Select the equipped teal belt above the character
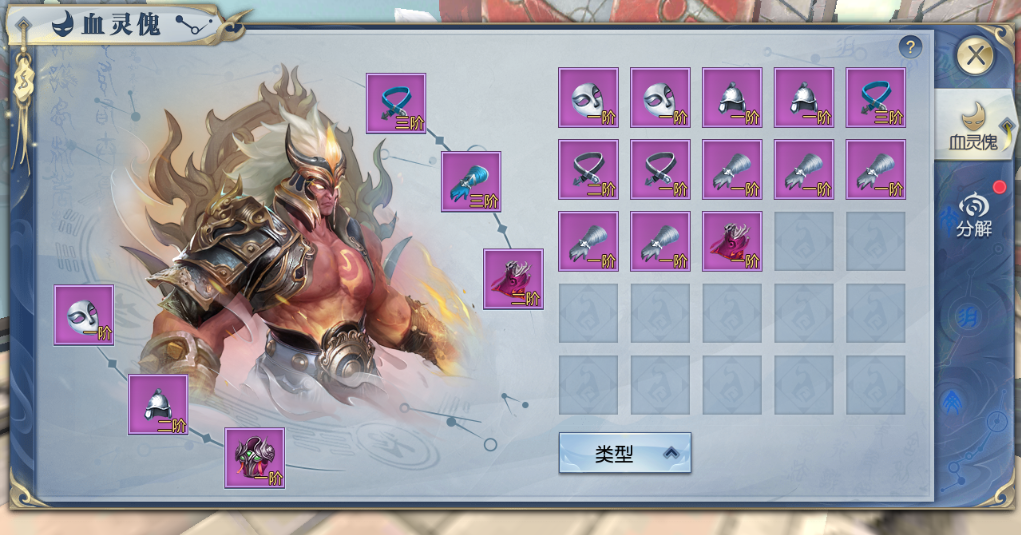The width and height of the screenshot is (1021, 535). (396, 103)
